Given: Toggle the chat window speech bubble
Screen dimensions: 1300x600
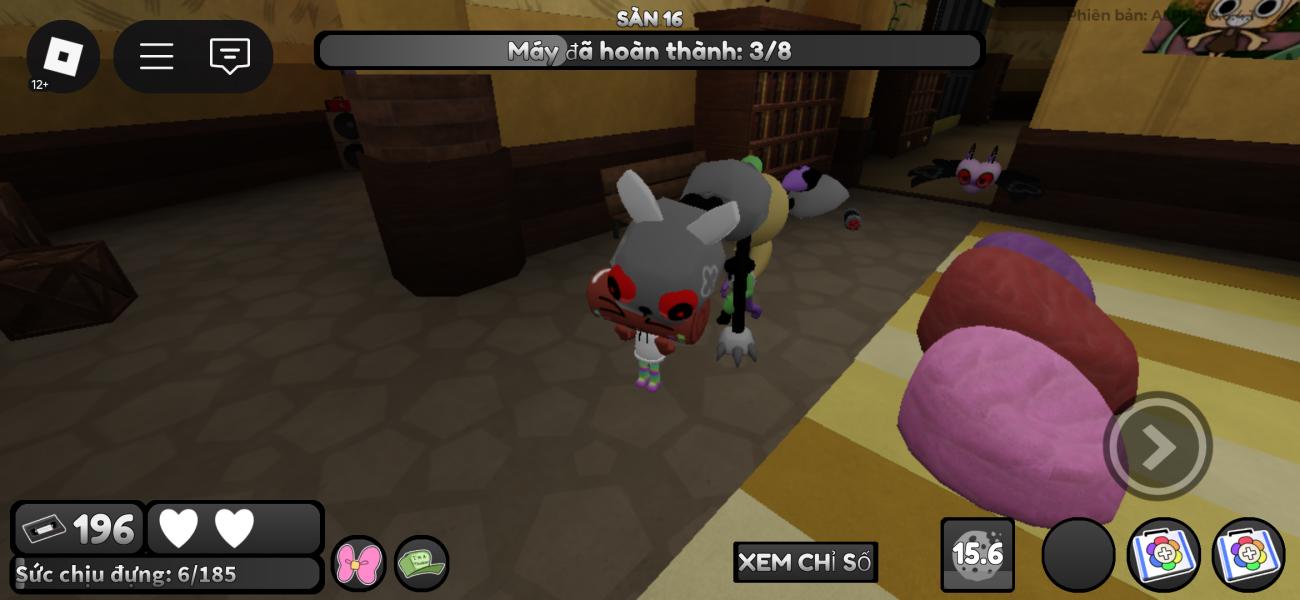Looking at the screenshot, I should click(229, 56).
